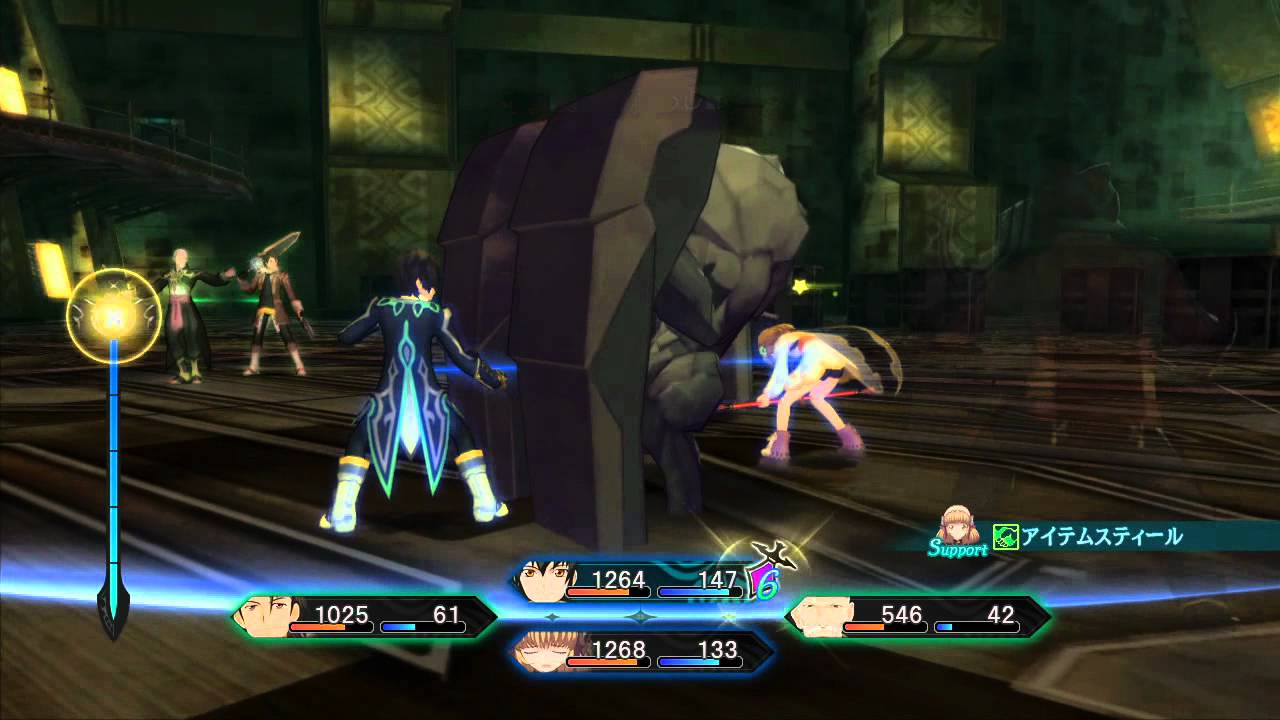Screen dimensions: 1280x720
Task: Select Rowen's party portrait panel
Action: [918, 617]
